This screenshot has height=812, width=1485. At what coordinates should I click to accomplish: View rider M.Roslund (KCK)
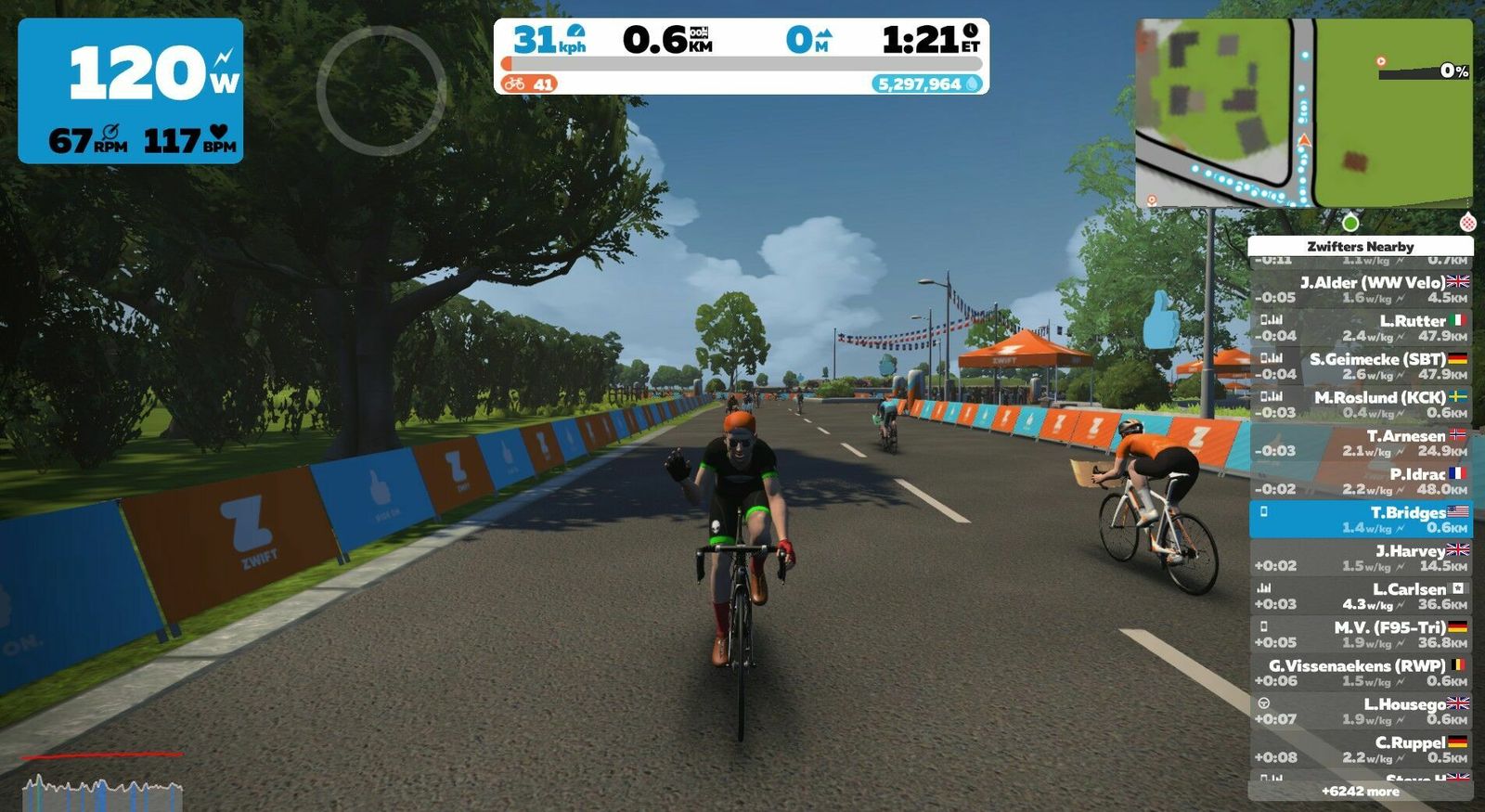(1360, 405)
